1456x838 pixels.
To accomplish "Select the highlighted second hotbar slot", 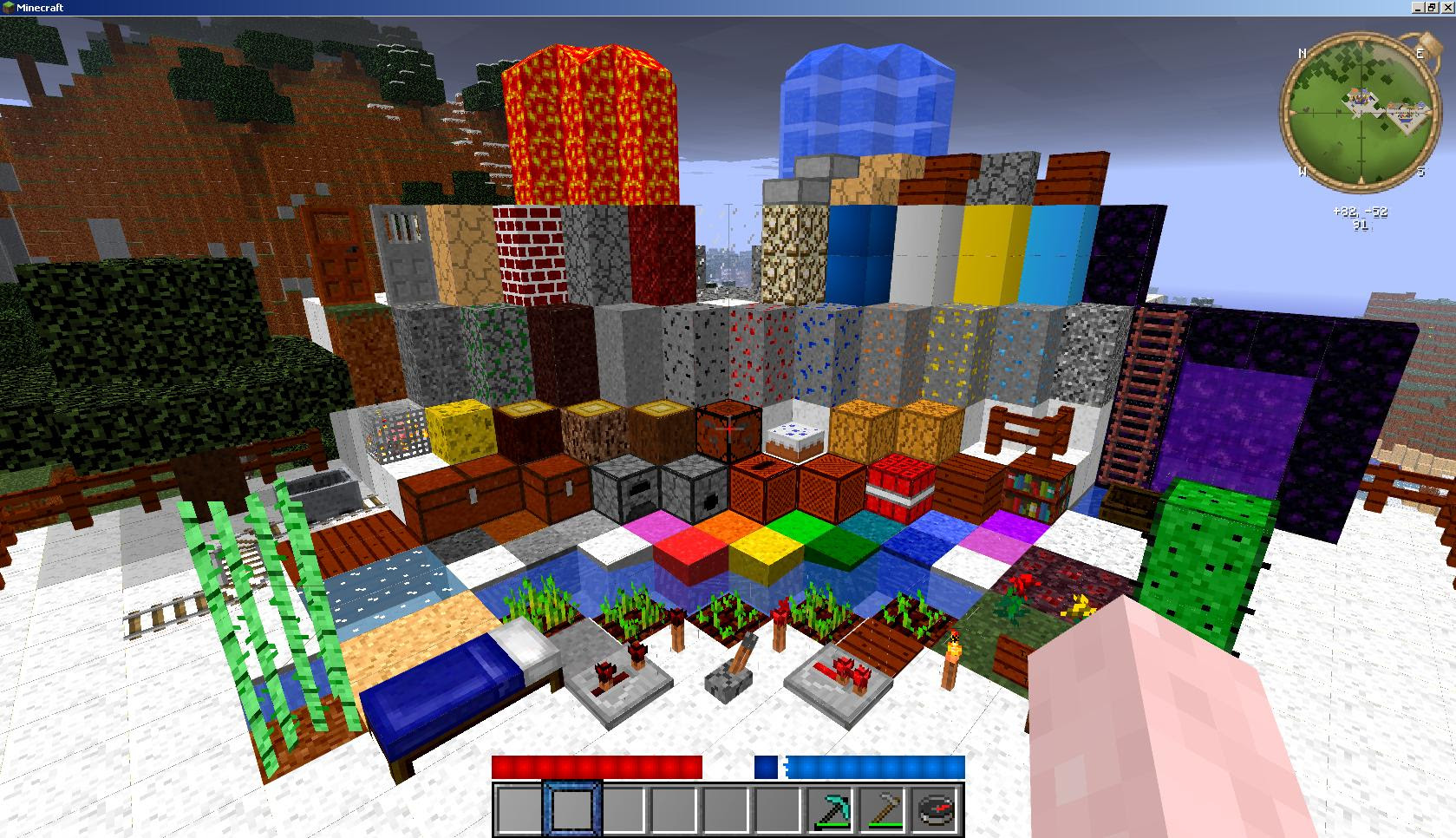I will coord(572,809).
